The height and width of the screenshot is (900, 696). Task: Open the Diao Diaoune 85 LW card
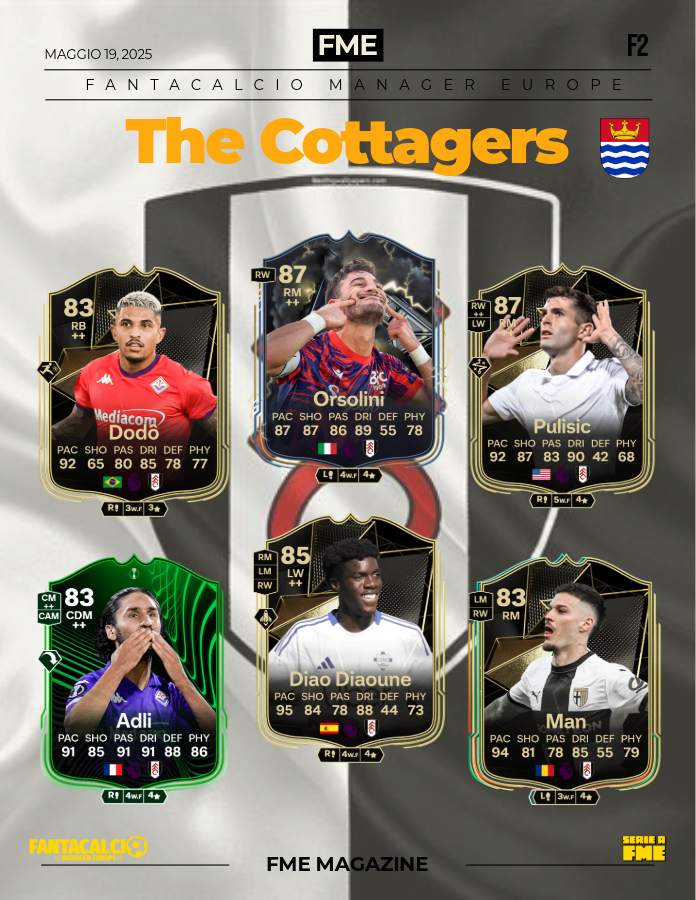[349, 640]
